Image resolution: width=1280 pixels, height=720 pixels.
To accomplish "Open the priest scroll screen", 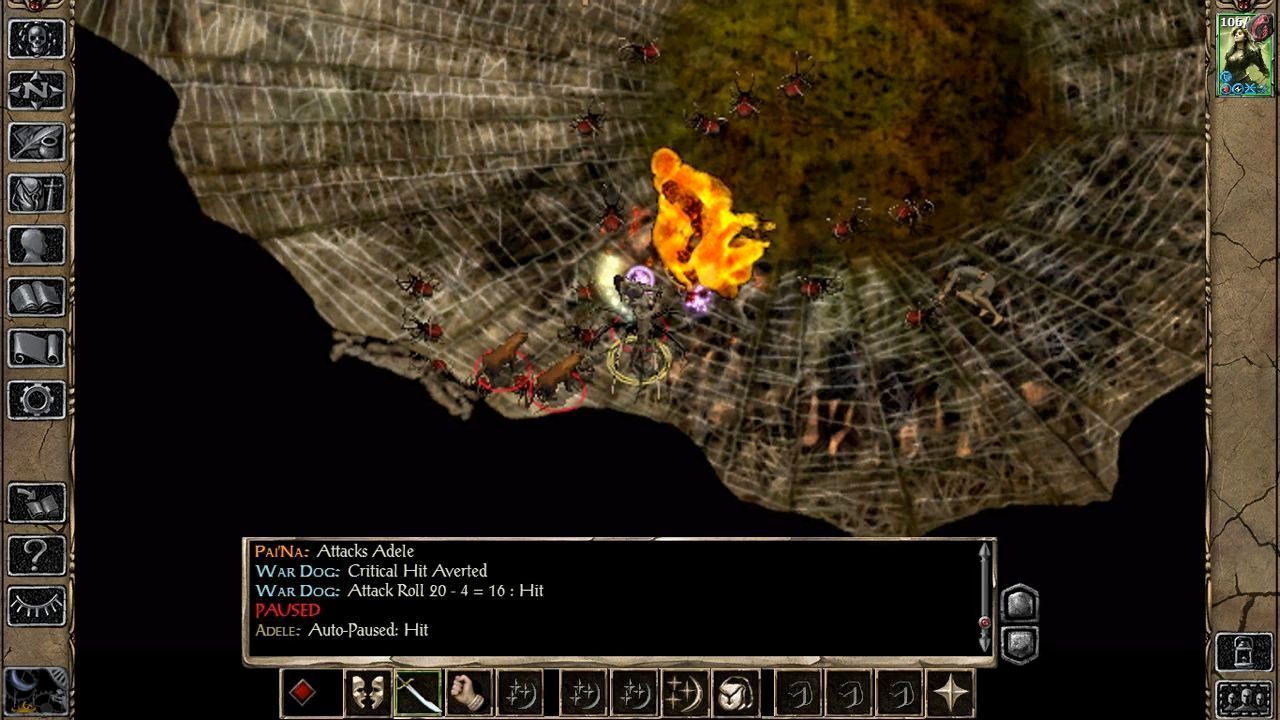I will (x=37, y=348).
